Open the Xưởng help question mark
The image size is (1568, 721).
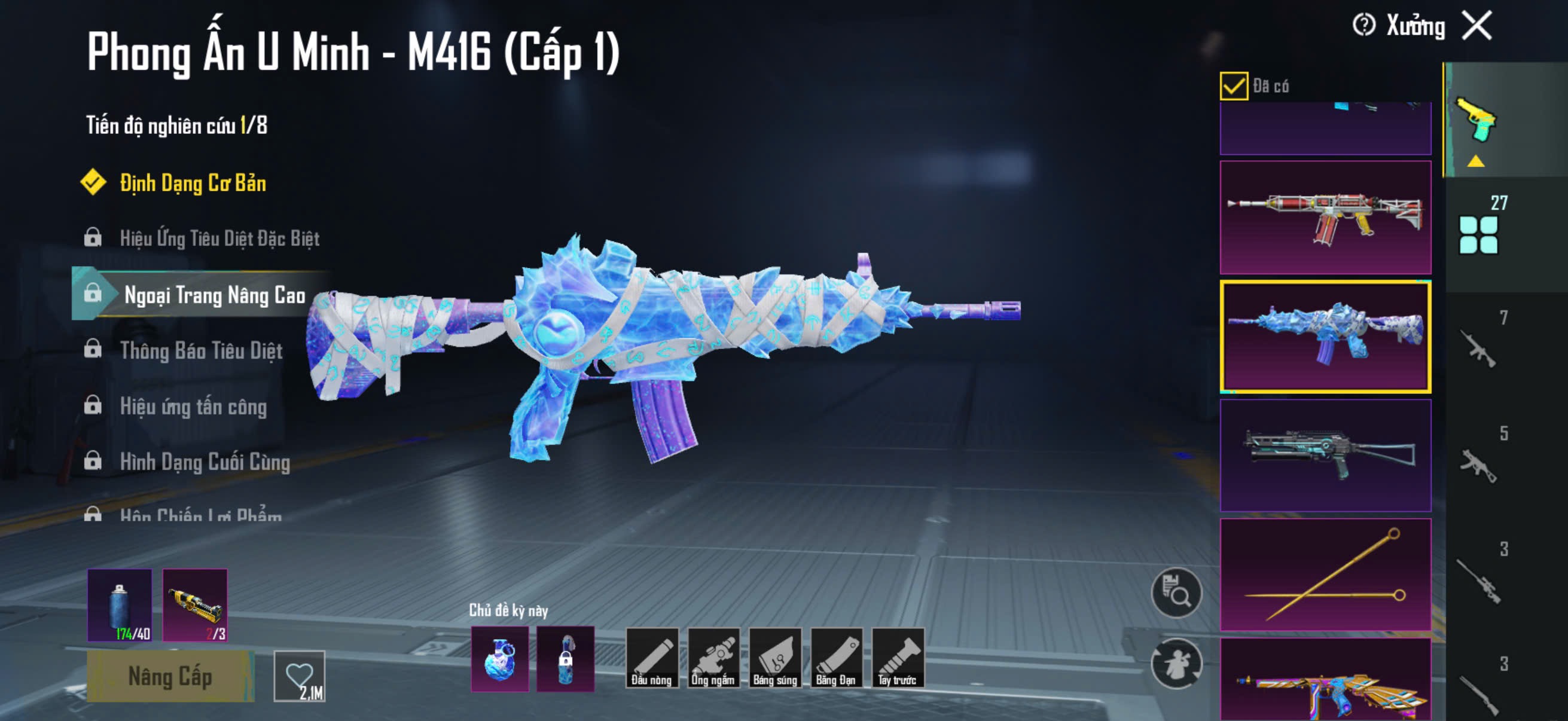point(1363,26)
